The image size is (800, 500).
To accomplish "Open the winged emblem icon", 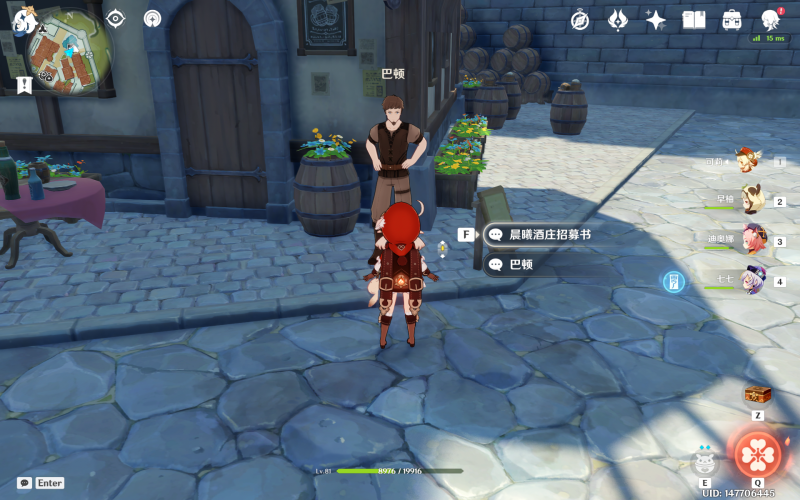I will pyautogui.click(x=618, y=19).
